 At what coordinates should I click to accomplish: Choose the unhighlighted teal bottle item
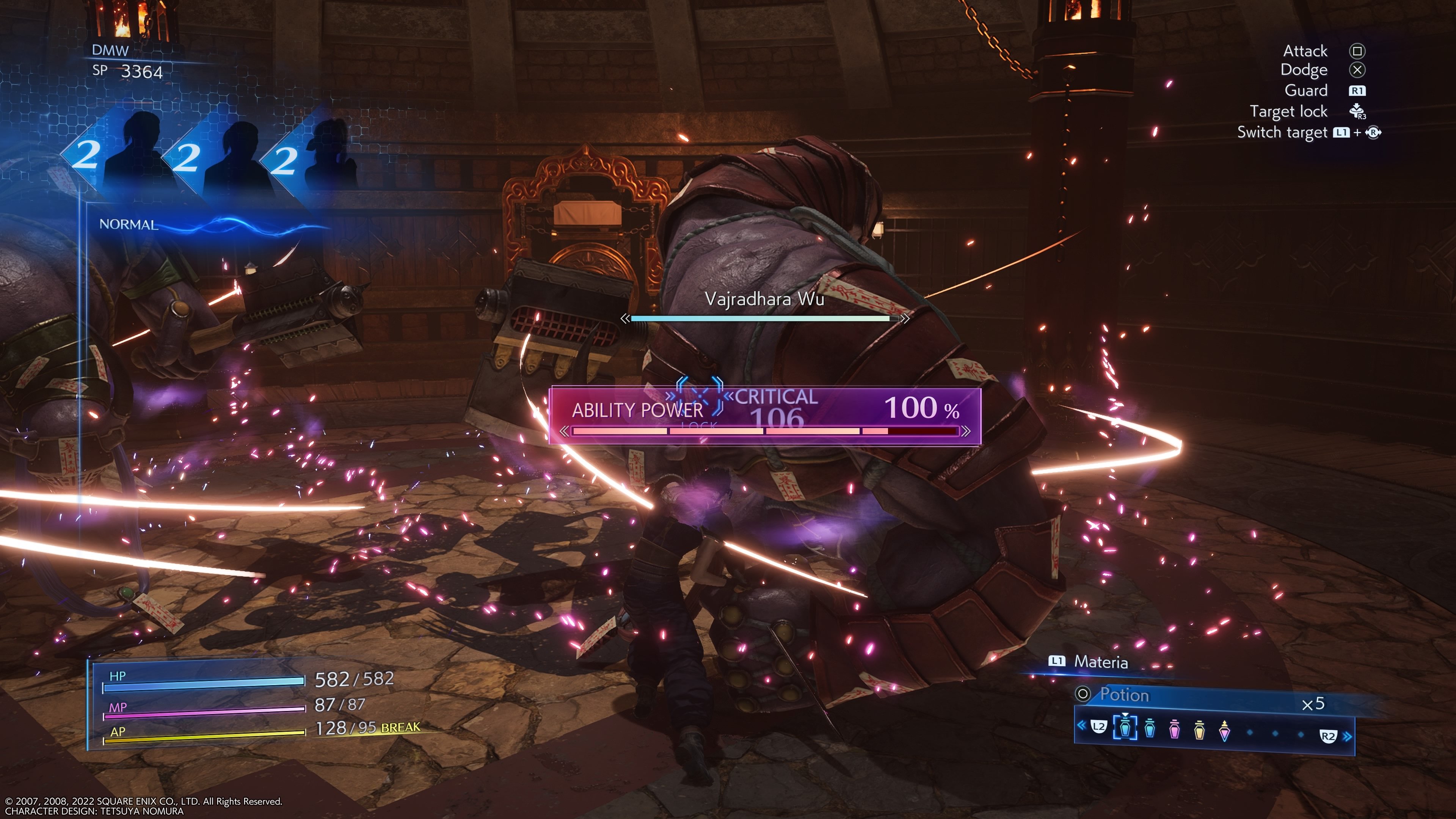point(1150,728)
